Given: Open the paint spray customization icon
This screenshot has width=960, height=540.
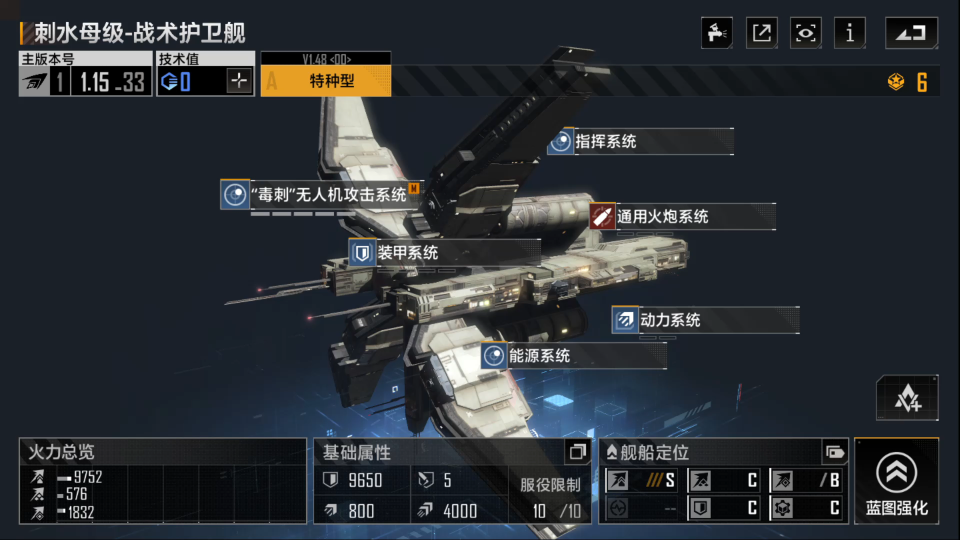Looking at the screenshot, I should coord(717,33).
